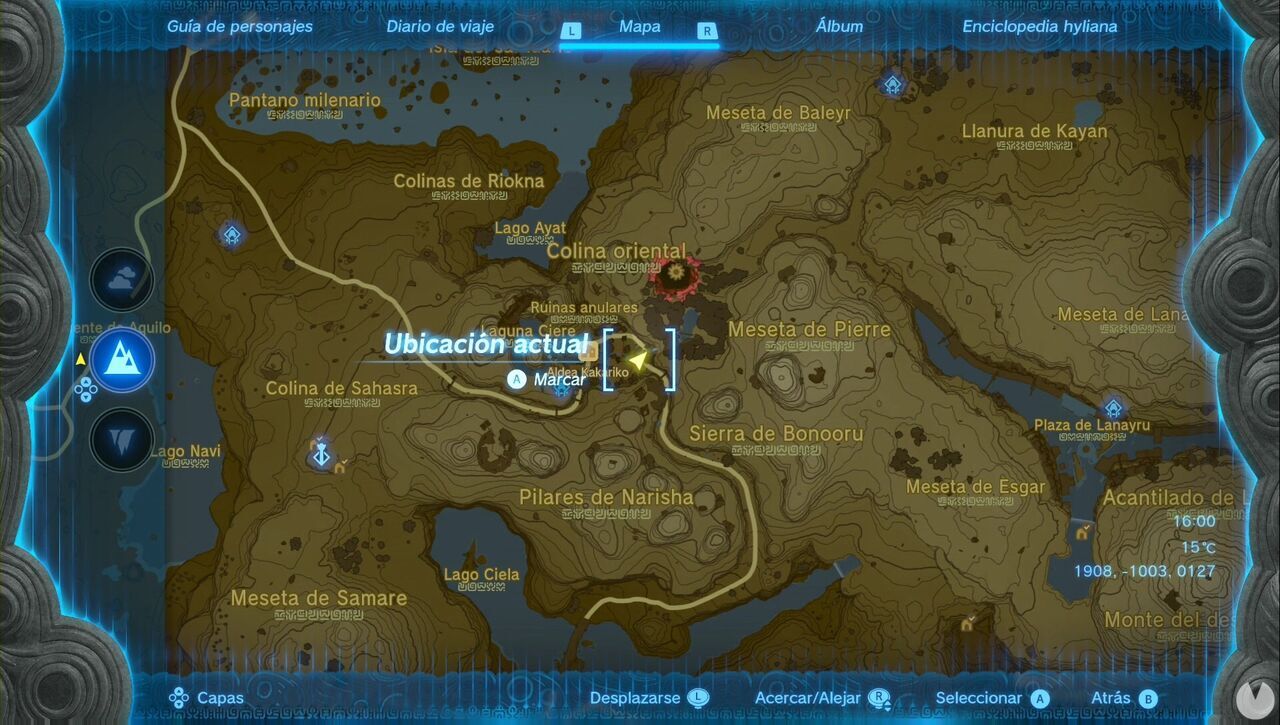Collapse the layer selector down arrow
This screenshot has height=725, width=1280.
pos(85,397)
